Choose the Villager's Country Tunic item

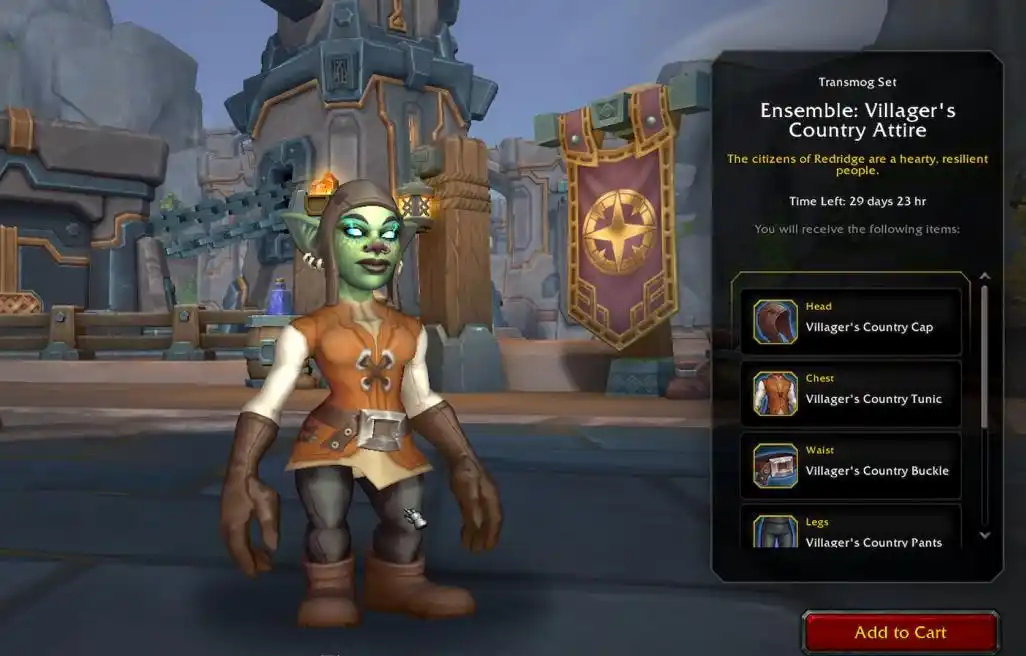tap(851, 393)
